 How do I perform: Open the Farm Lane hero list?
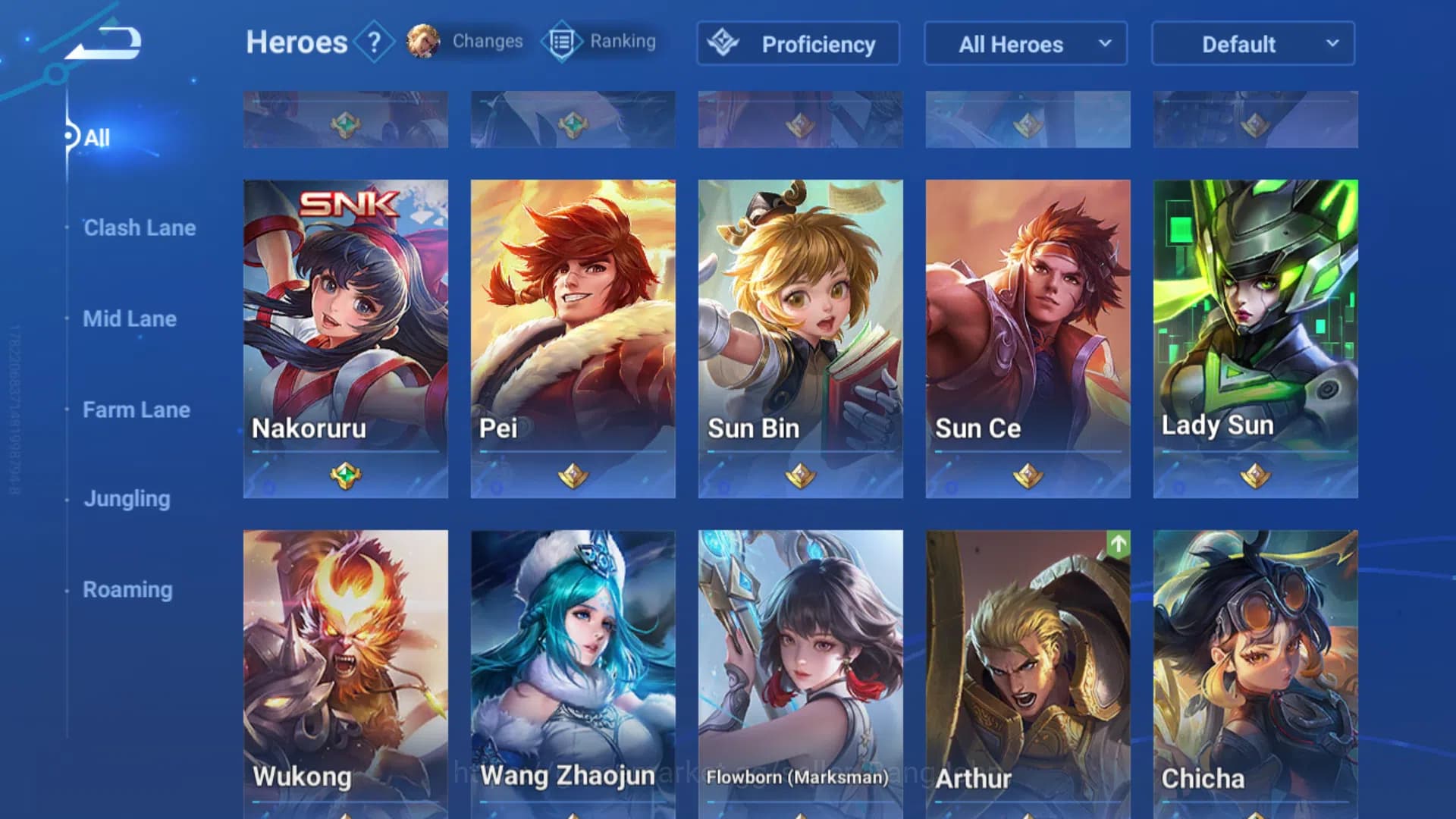coord(136,409)
